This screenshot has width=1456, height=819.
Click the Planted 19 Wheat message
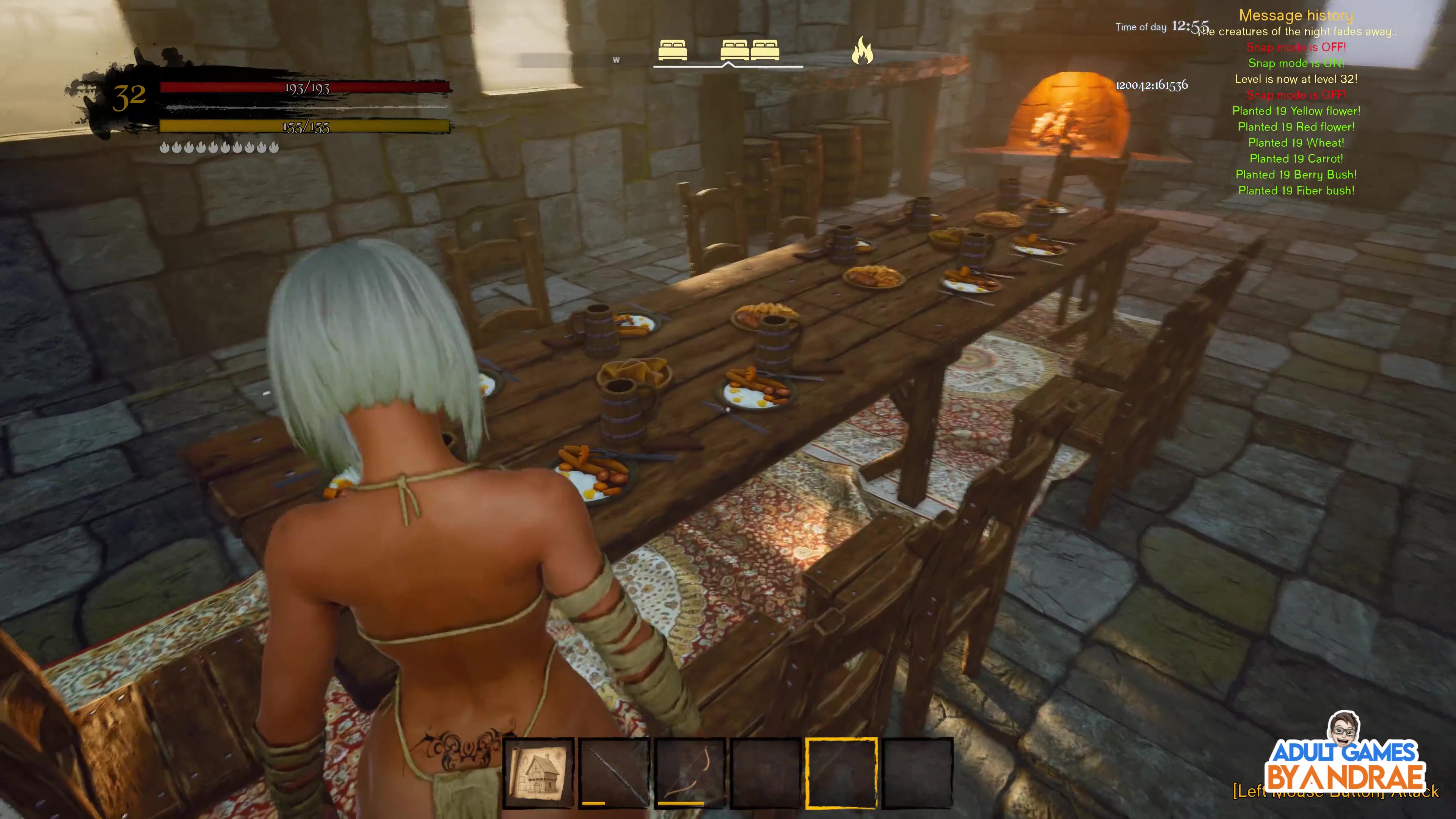tap(1296, 143)
